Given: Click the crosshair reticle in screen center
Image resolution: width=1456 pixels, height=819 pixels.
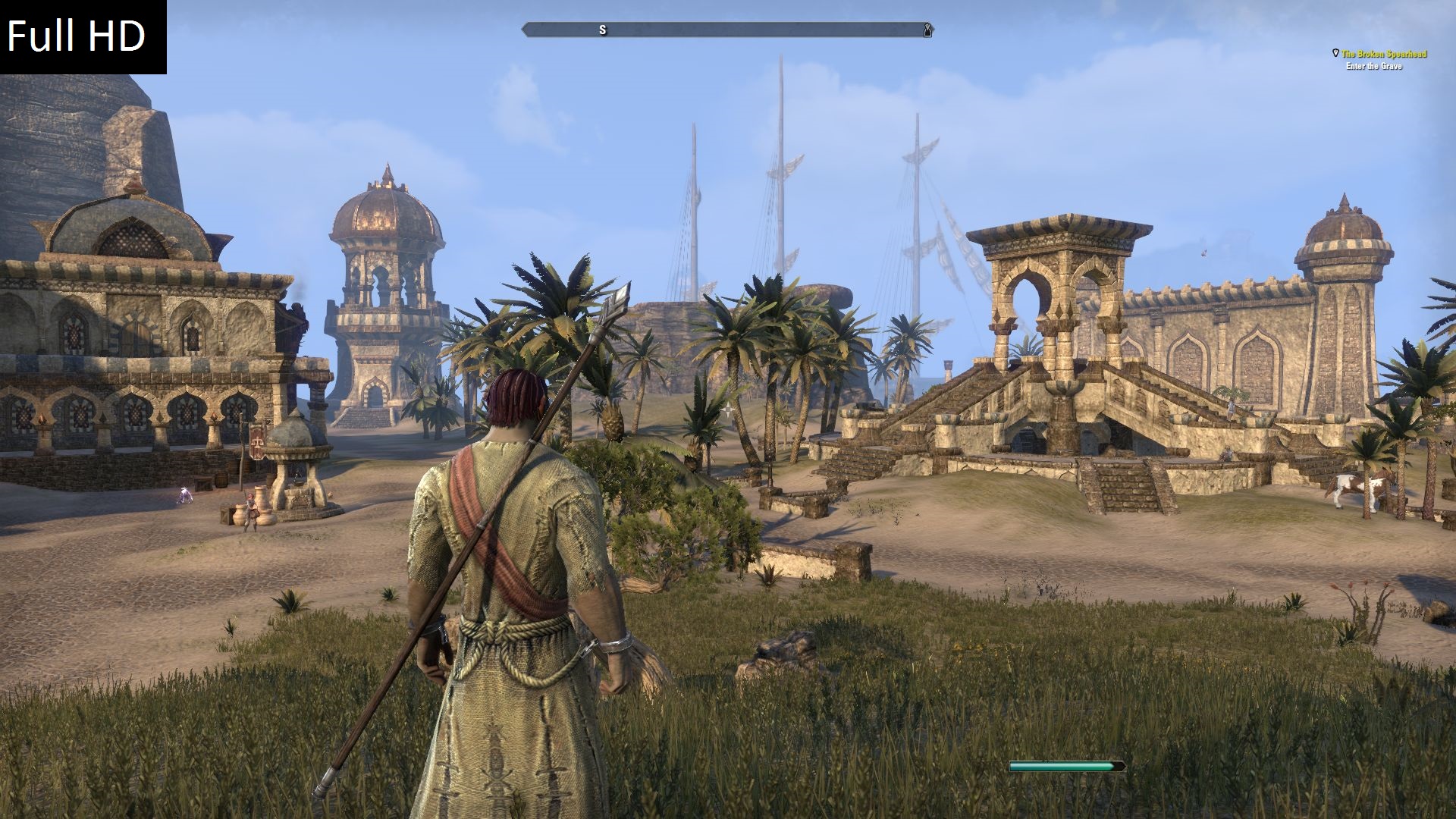Looking at the screenshot, I should pyautogui.click(x=728, y=409).
